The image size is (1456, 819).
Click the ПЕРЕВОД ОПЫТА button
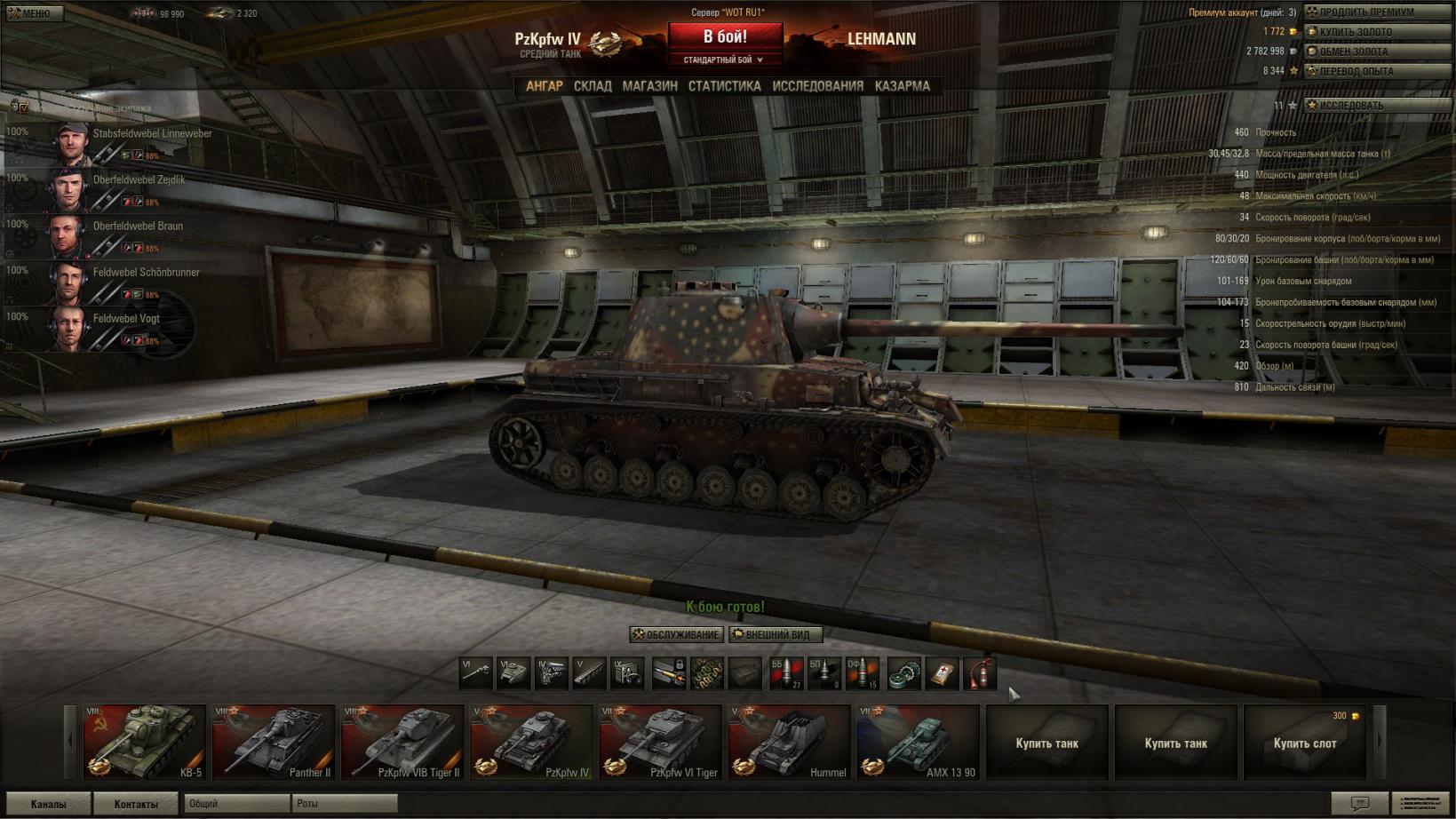(1376, 71)
